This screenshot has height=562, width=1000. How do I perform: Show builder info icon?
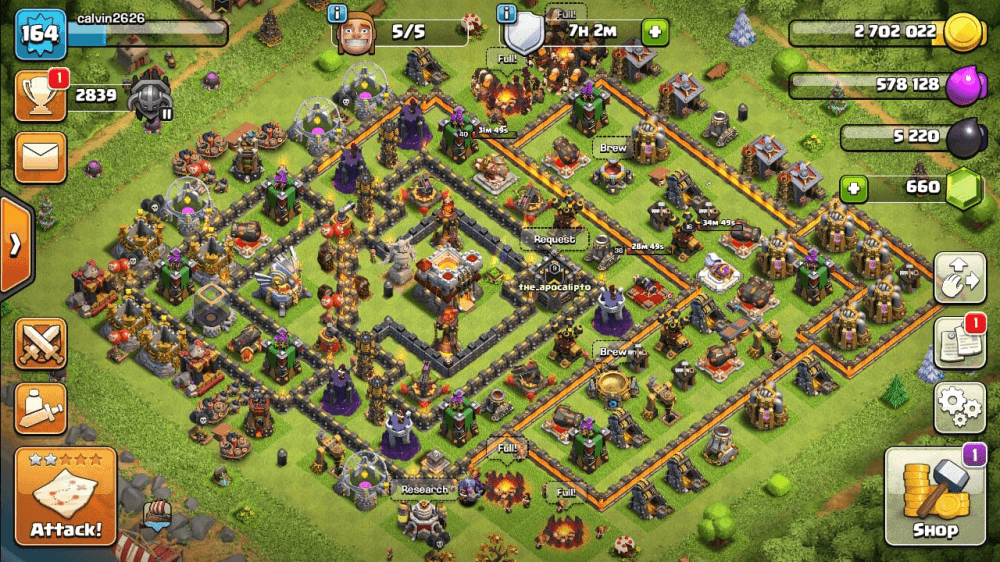tap(340, 15)
